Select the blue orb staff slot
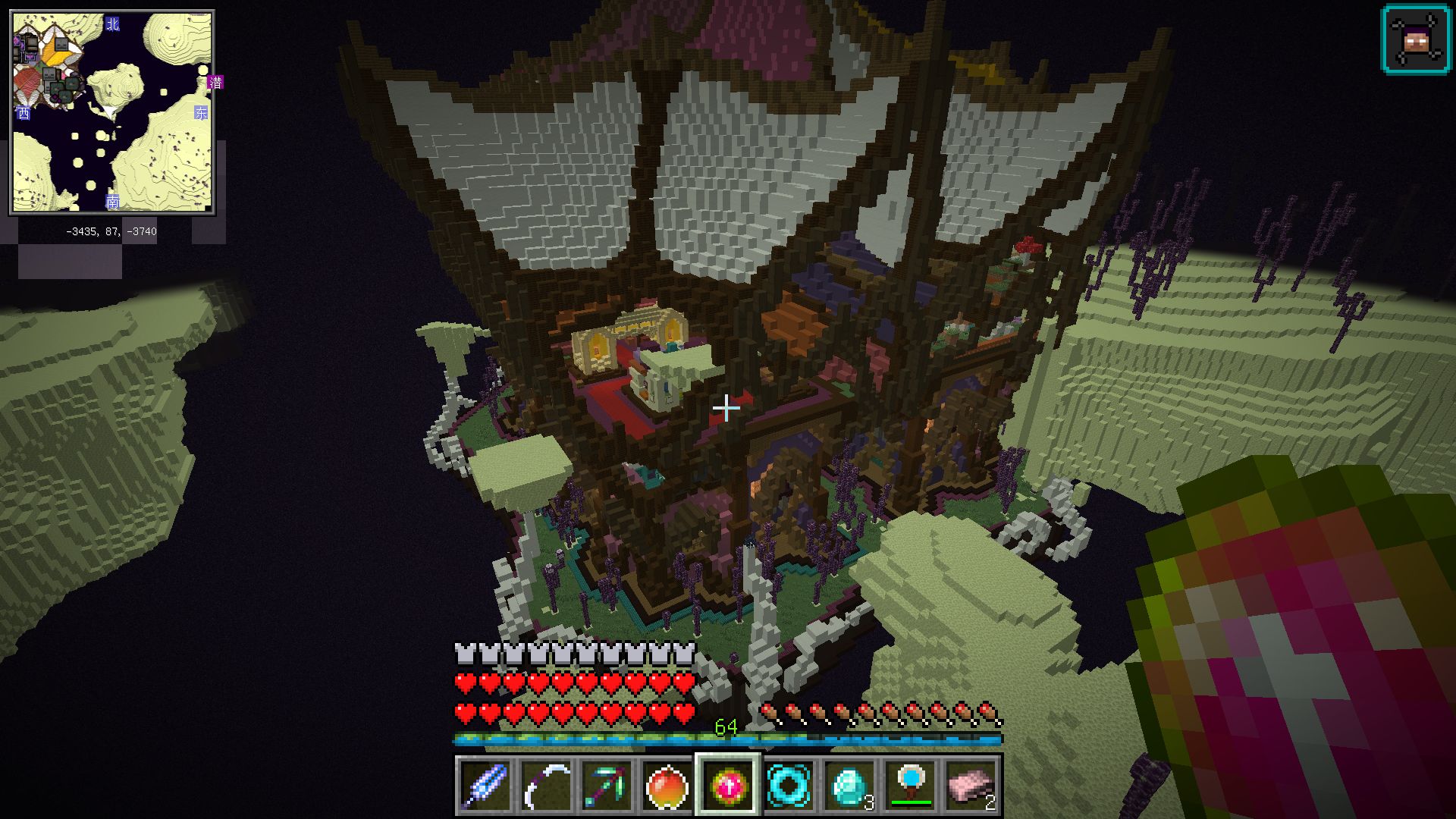This screenshot has width=1456, height=819. [x=910, y=786]
